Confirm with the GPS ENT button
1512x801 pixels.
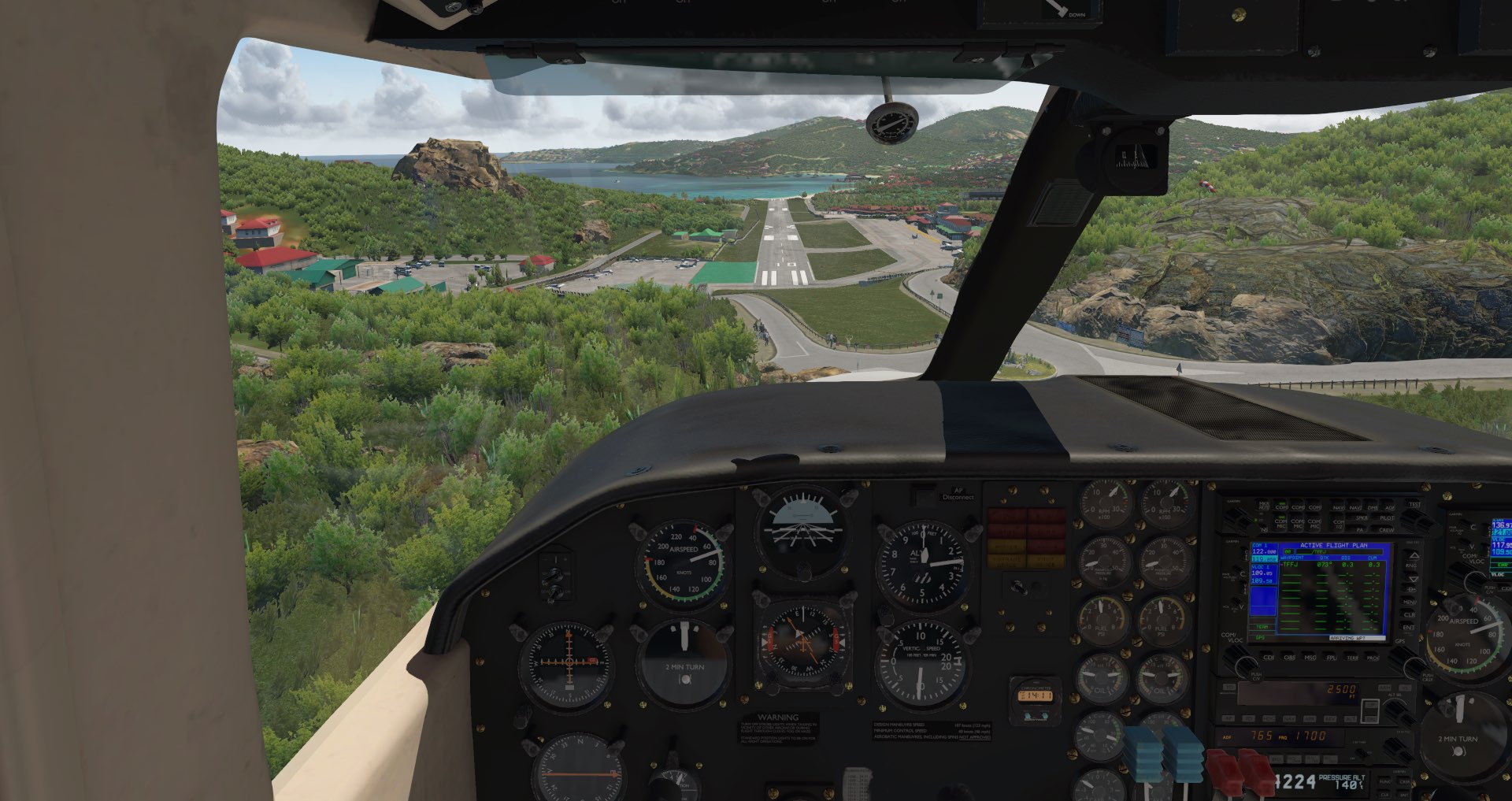tap(1410, 628)
